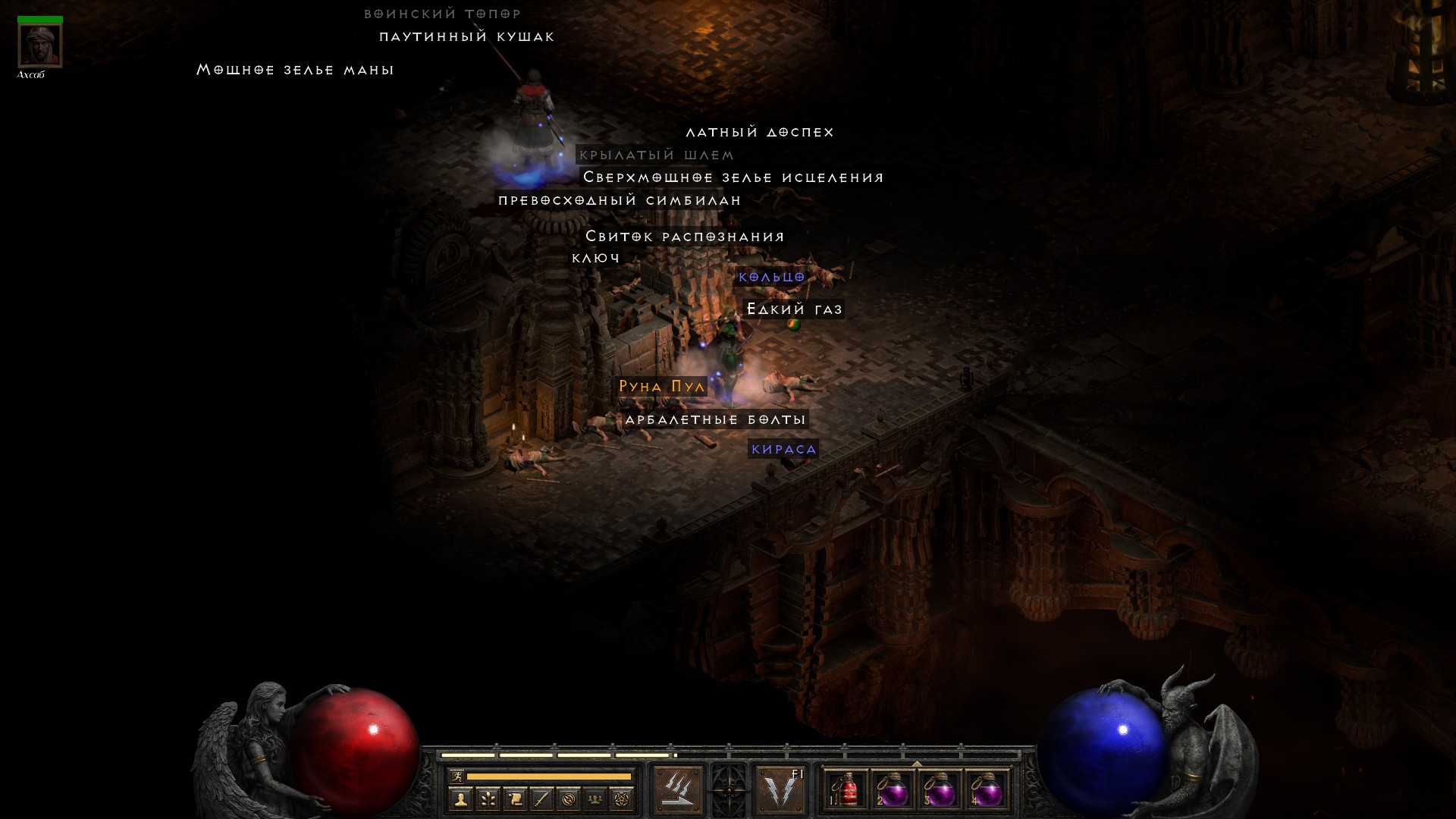Open the character sheet bust icon
1456x819 pixels.
pos(460,799)
